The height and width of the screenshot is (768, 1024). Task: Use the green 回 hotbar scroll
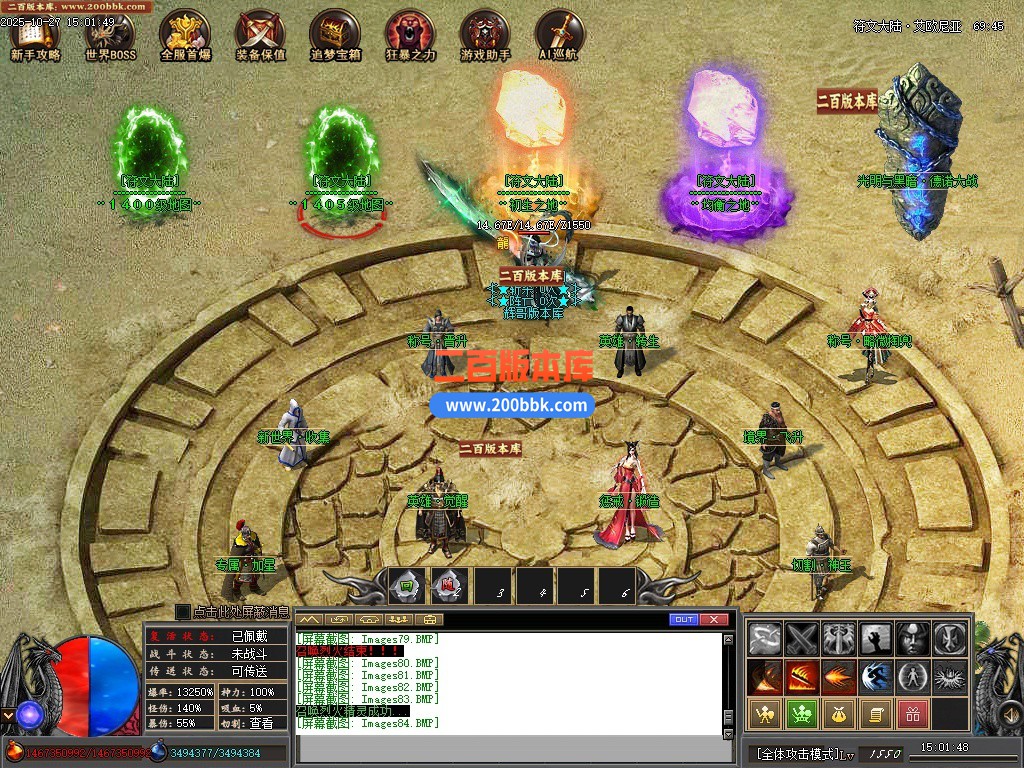[x=407, y=585]
